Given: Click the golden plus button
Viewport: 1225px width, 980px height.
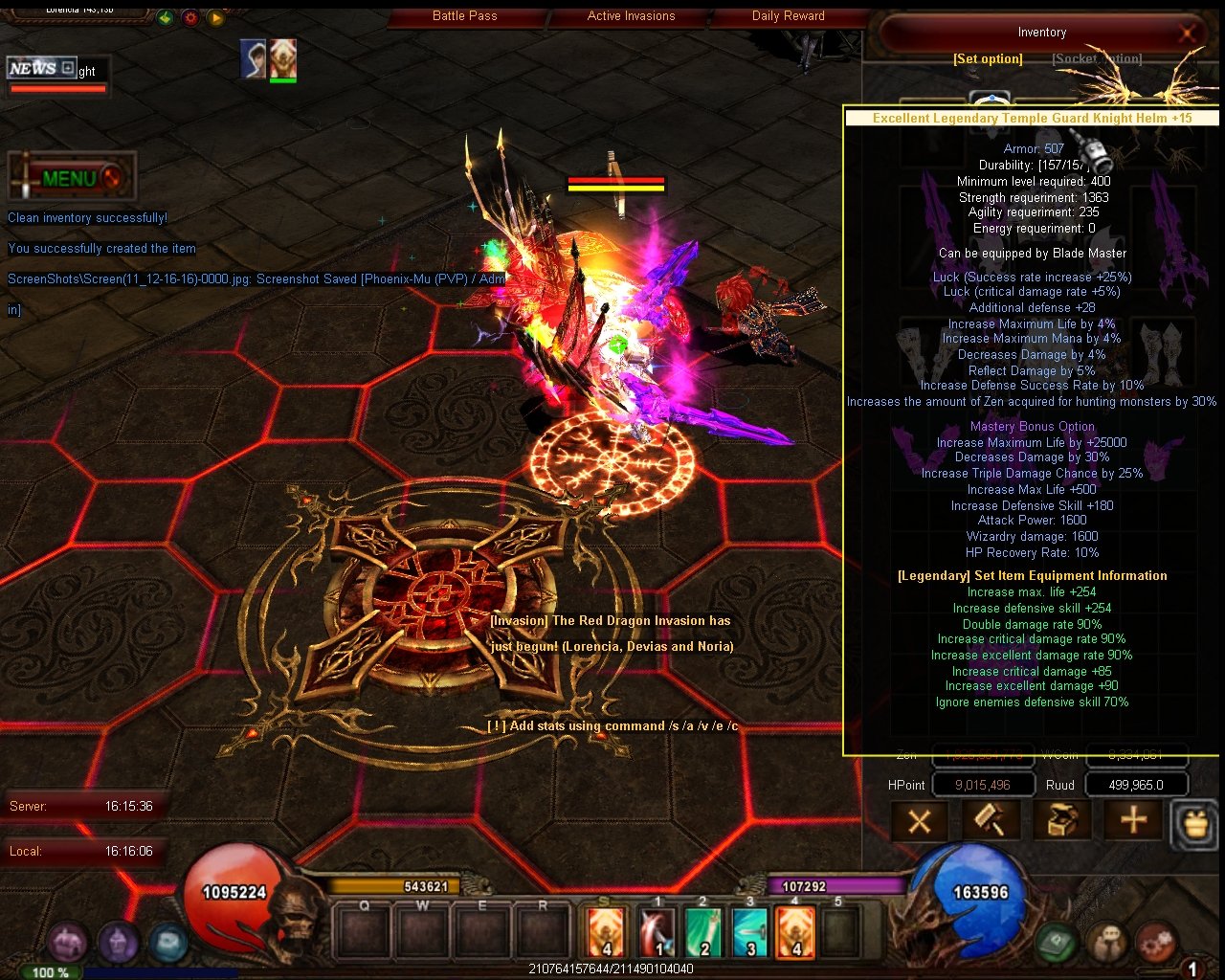Looking at the screenshot, I should pos(1133,821).
